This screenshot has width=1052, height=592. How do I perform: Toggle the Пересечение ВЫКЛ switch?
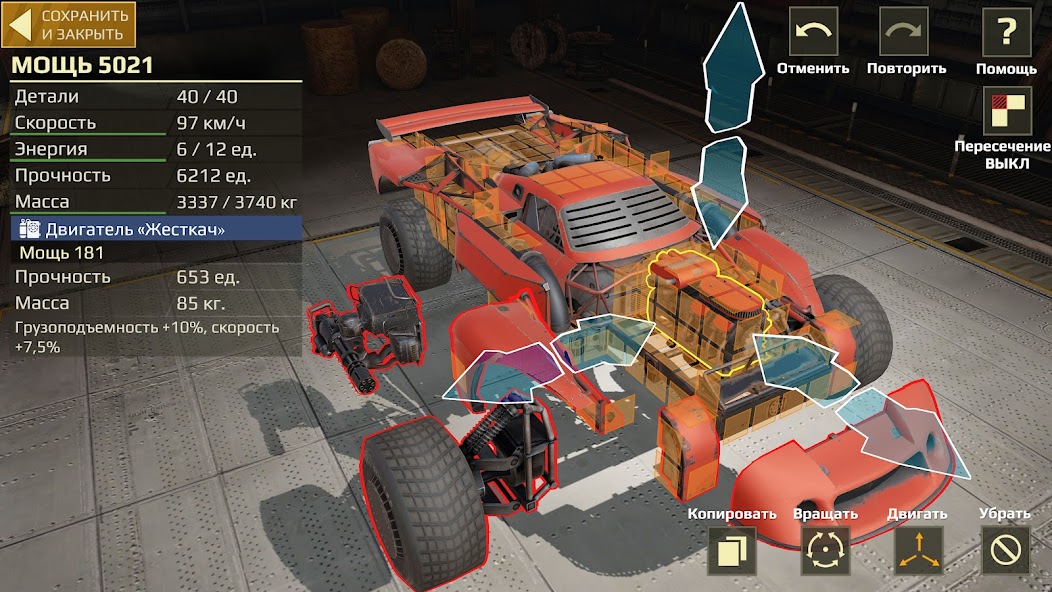(x=1006, y=112)
